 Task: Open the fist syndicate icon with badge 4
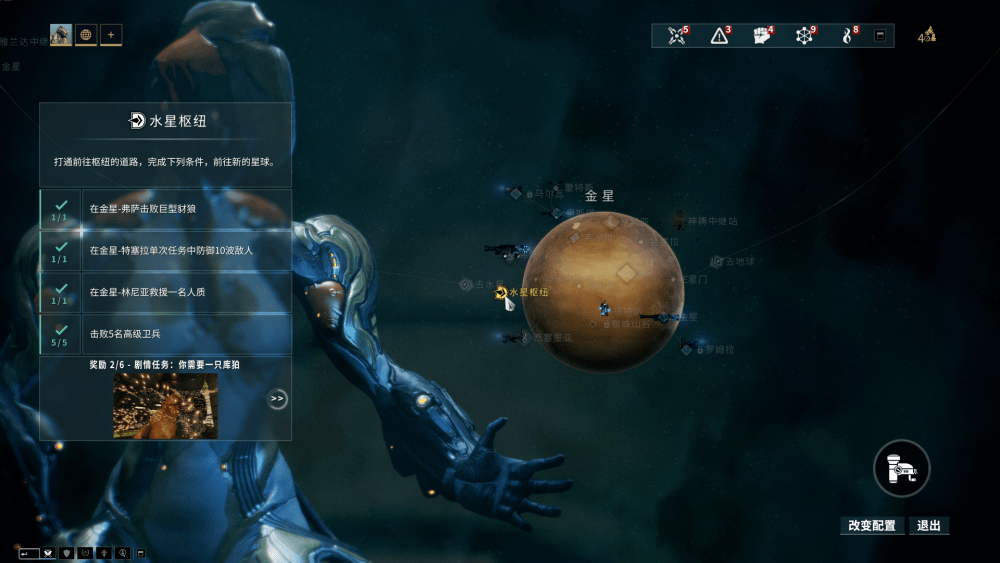[x=762, y=36]
